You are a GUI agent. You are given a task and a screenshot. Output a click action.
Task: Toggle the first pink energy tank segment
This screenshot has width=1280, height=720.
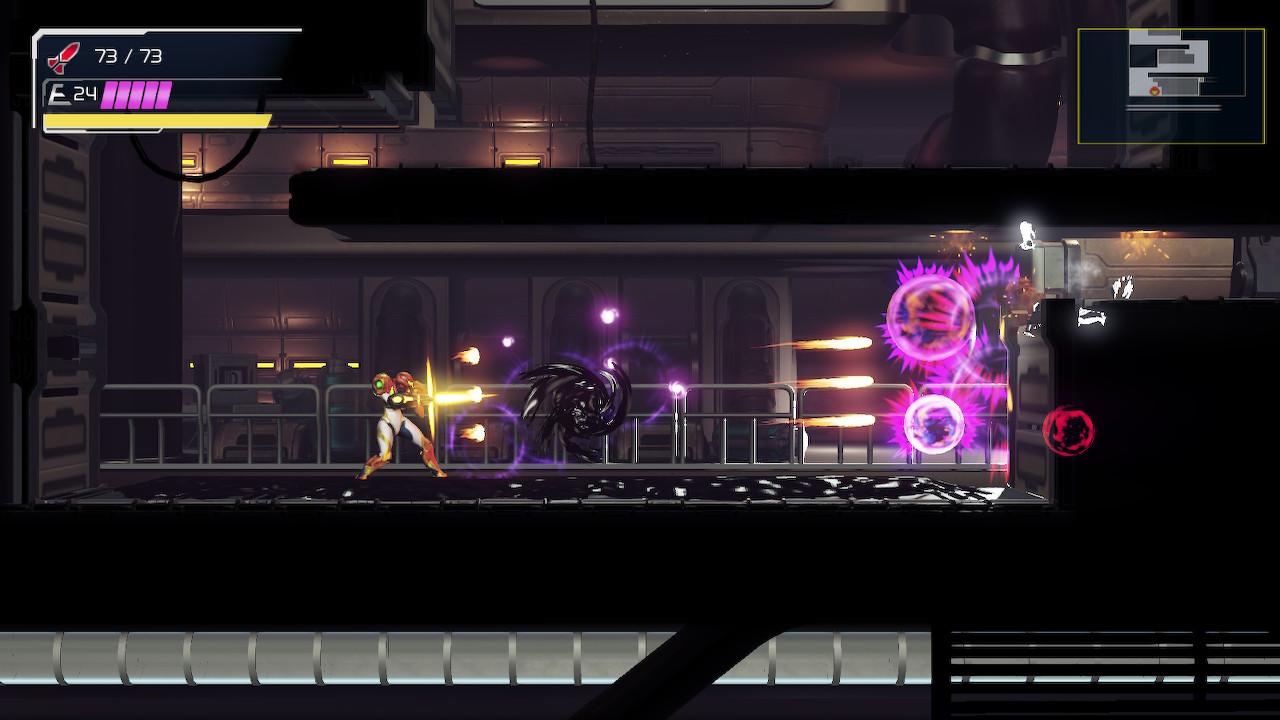[x=106, y=94]
